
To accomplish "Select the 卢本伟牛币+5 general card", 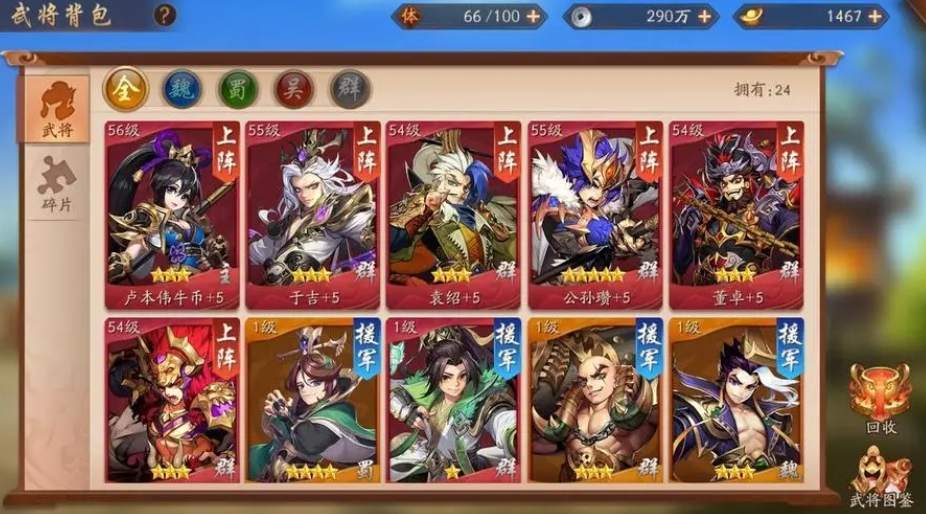I will click(x=172, y=213).
